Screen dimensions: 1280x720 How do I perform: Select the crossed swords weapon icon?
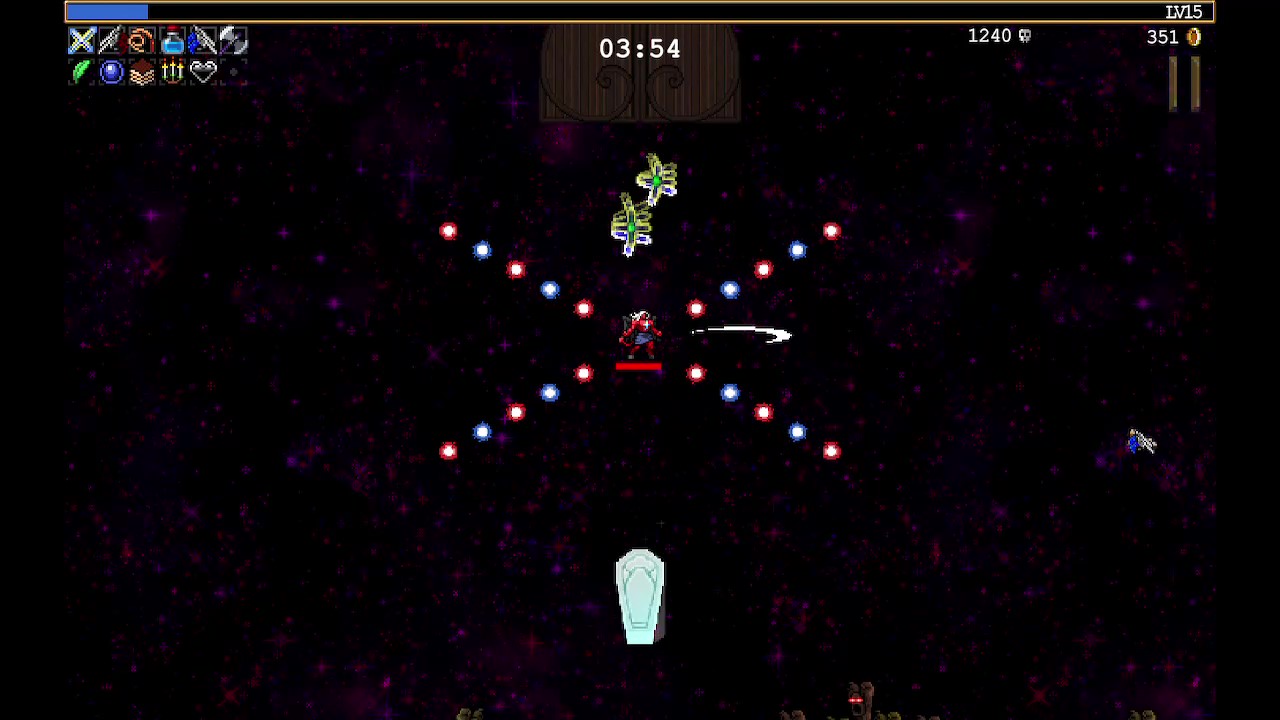pos(82,41)
